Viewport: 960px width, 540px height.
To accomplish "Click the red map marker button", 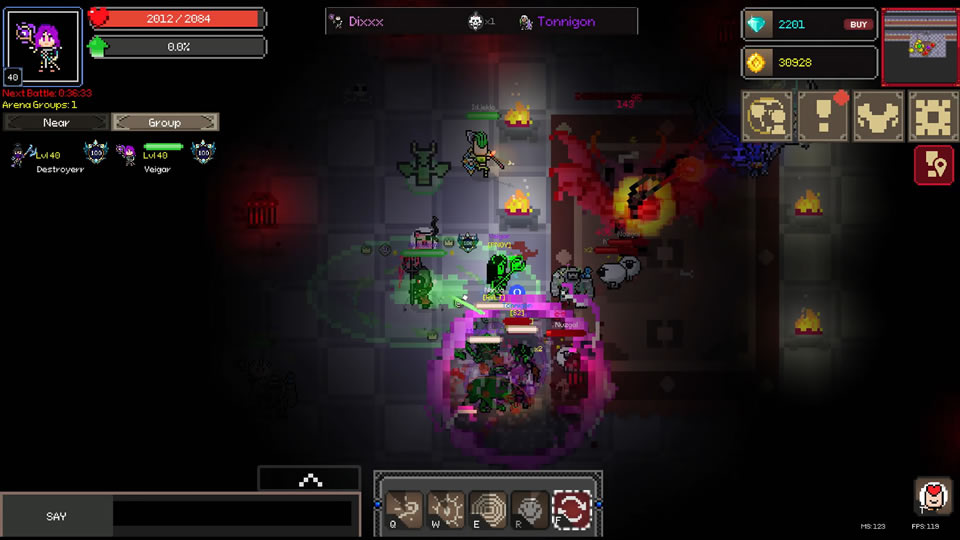I will [x=933, y=165].
